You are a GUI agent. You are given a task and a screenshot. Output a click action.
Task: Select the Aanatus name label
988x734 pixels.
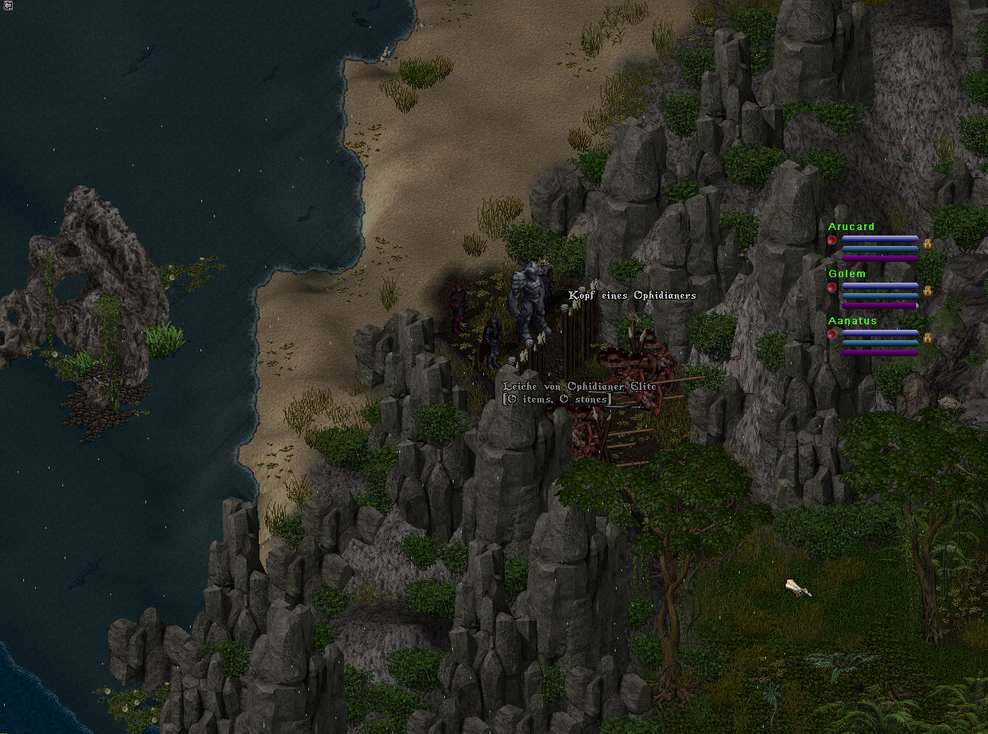pos(852,321)
